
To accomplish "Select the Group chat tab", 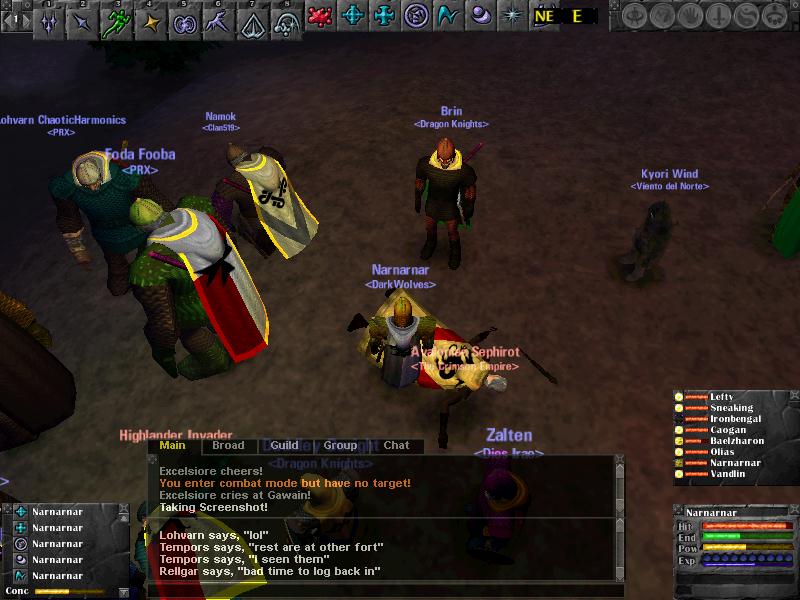I will (340, 446).
